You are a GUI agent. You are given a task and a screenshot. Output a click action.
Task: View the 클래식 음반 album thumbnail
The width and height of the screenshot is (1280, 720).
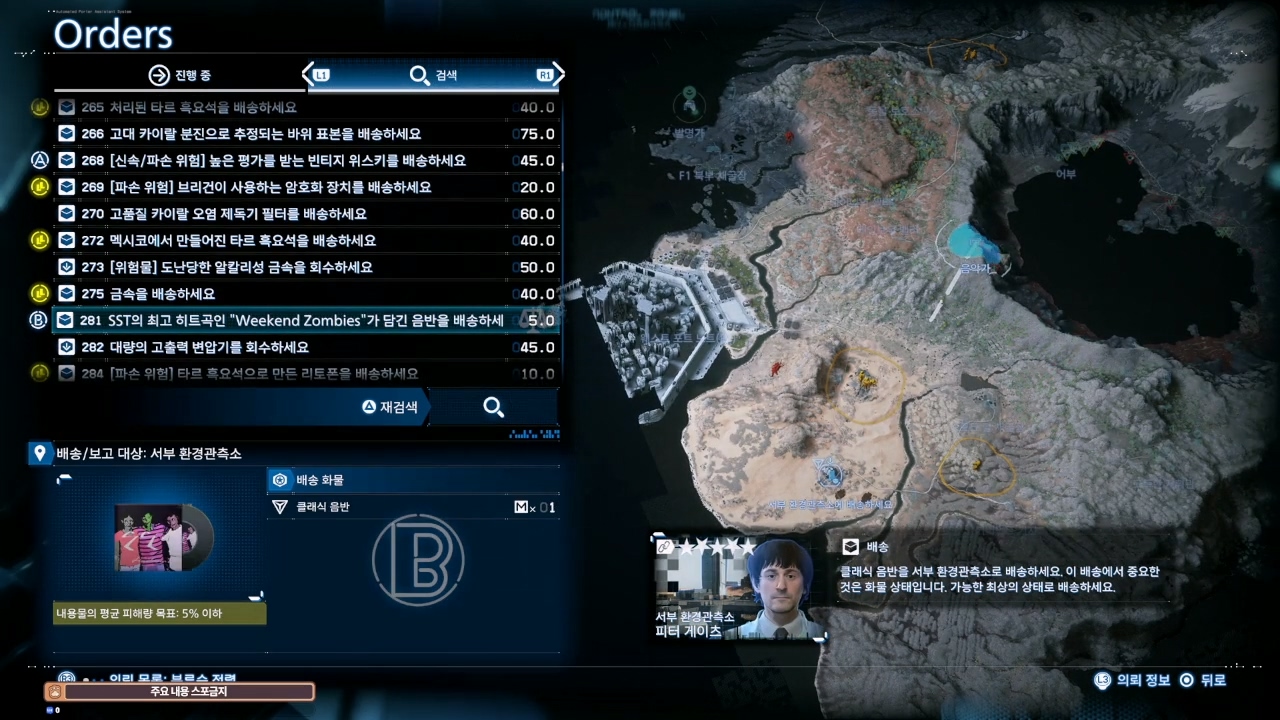click(160, 536)
